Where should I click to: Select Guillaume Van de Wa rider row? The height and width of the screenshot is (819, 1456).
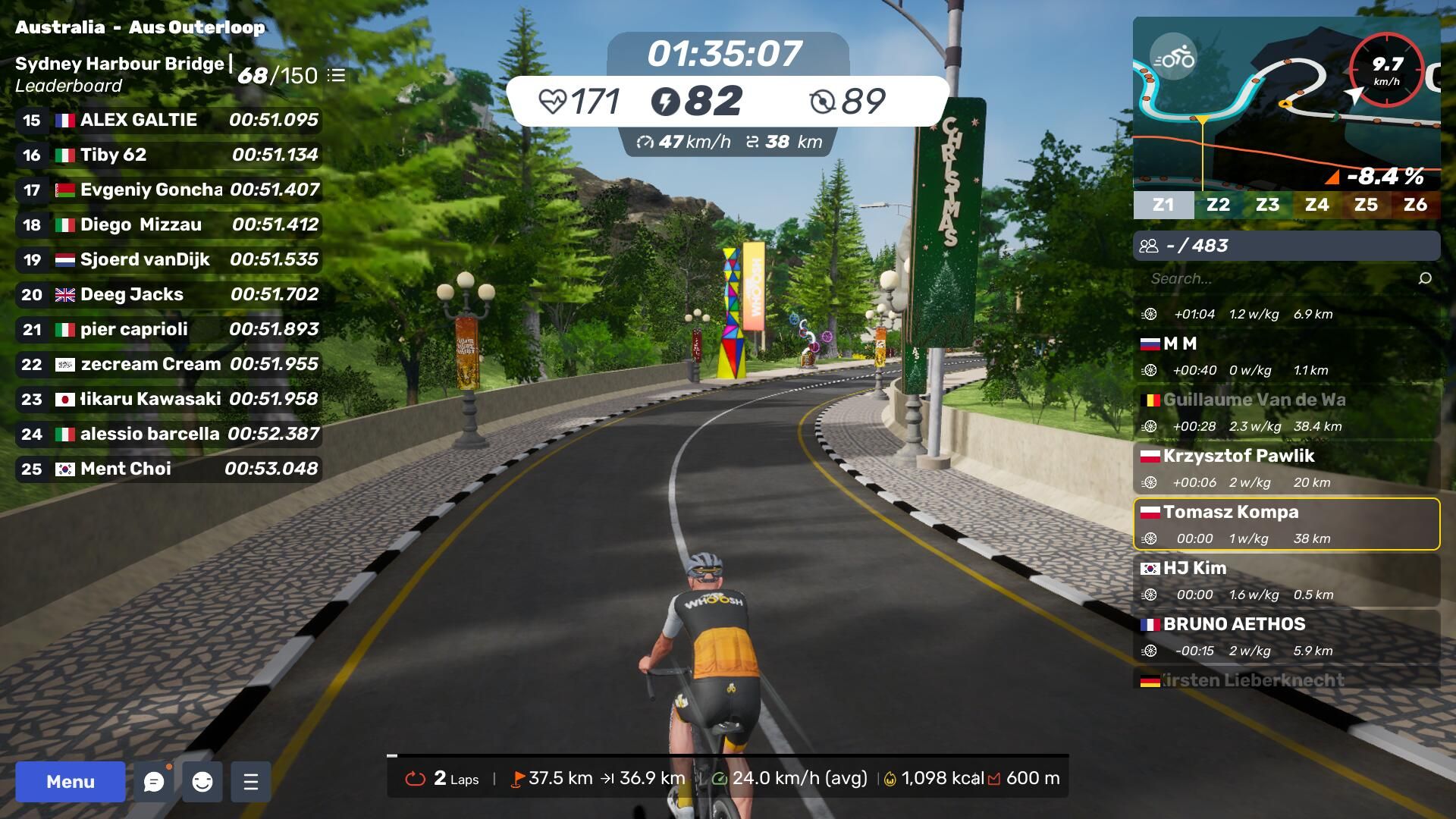tap(1286, 412)
